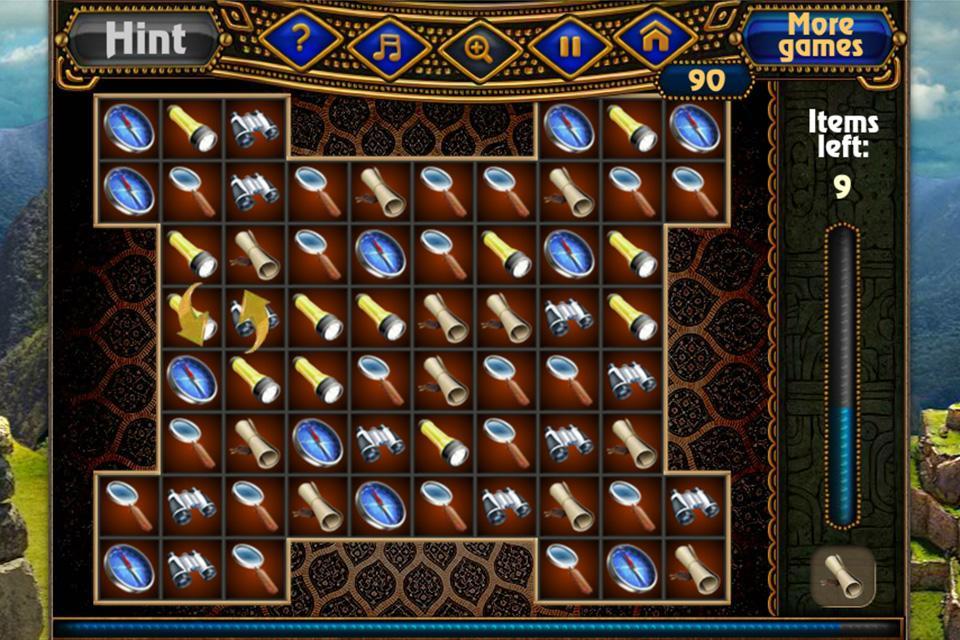Activate the magnifying glass zoom button

point(480,49)
